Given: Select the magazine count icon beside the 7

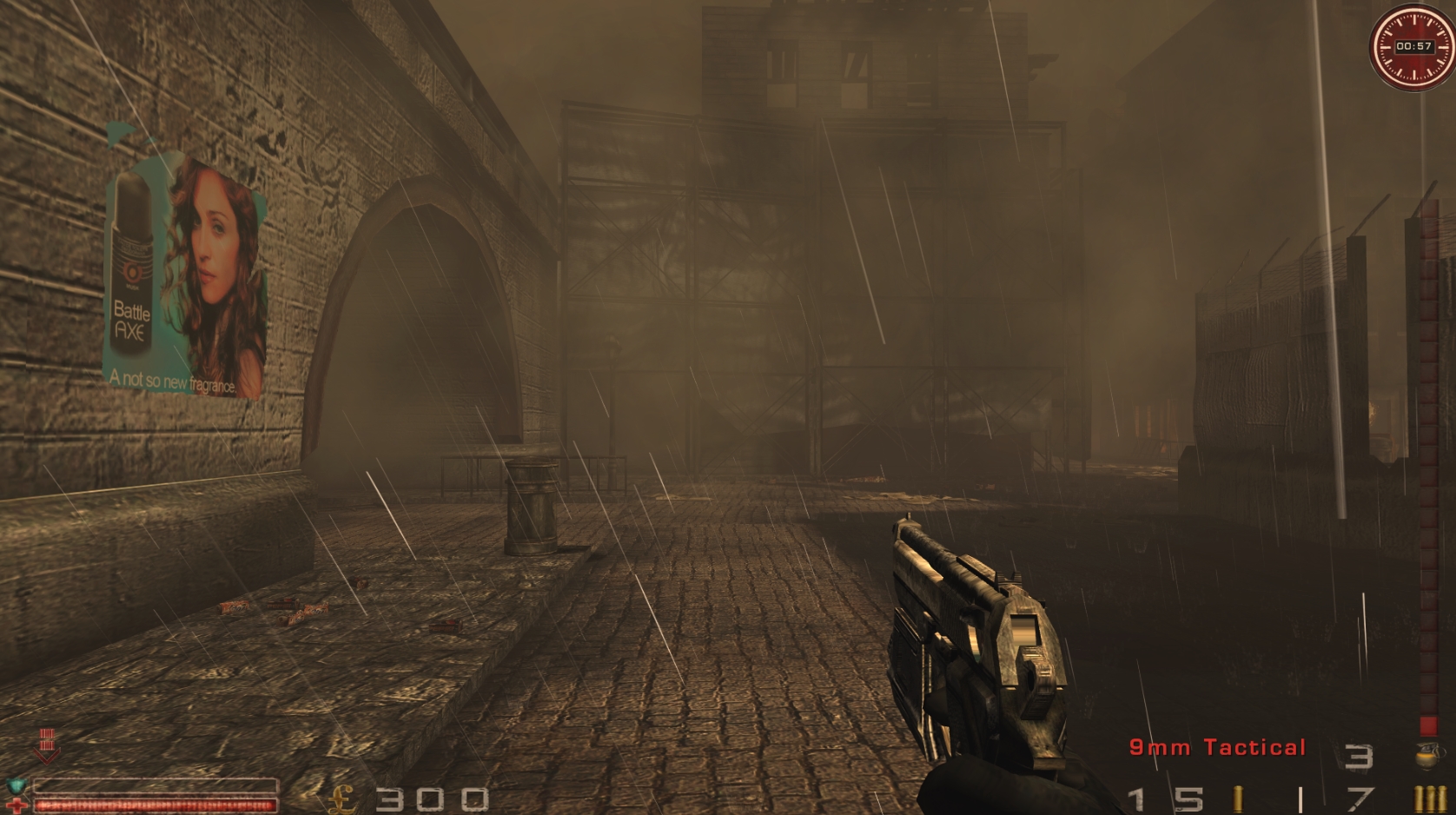Looking at the screenshot, I should click(1429, 799).
